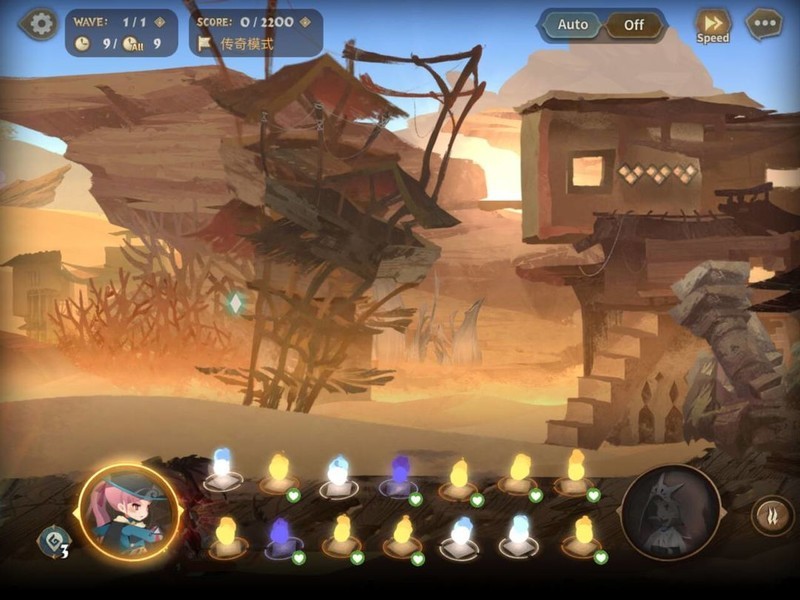Open the wave counter panel
800x600 pixels.
tap(121, 33)
